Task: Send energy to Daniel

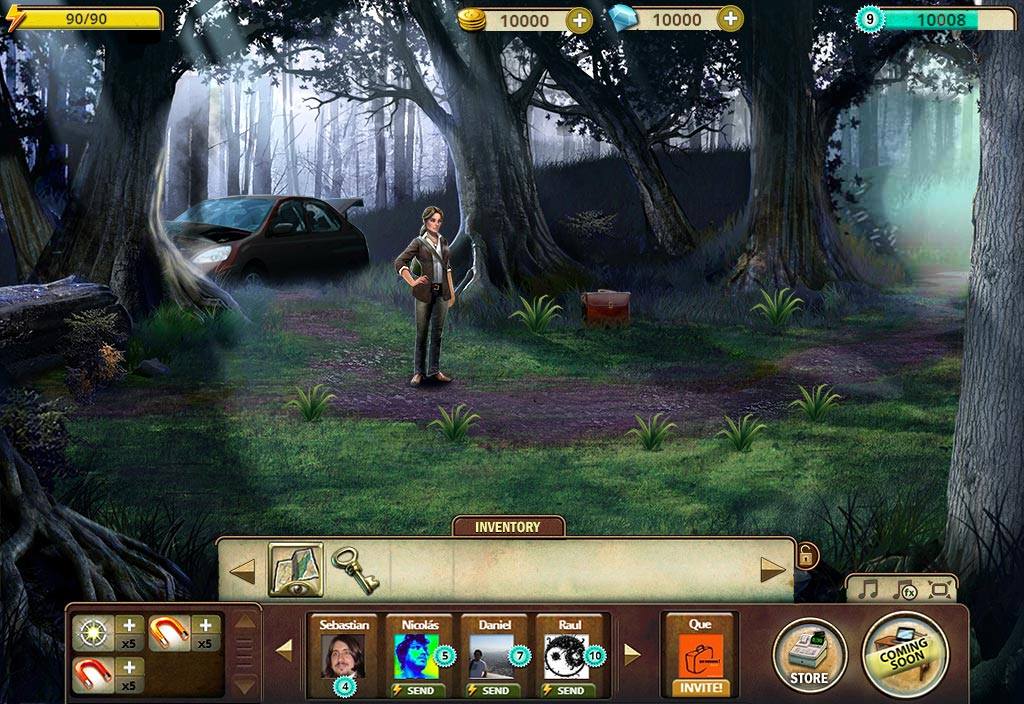Action: pyautogui.click(x=494, y=690)
